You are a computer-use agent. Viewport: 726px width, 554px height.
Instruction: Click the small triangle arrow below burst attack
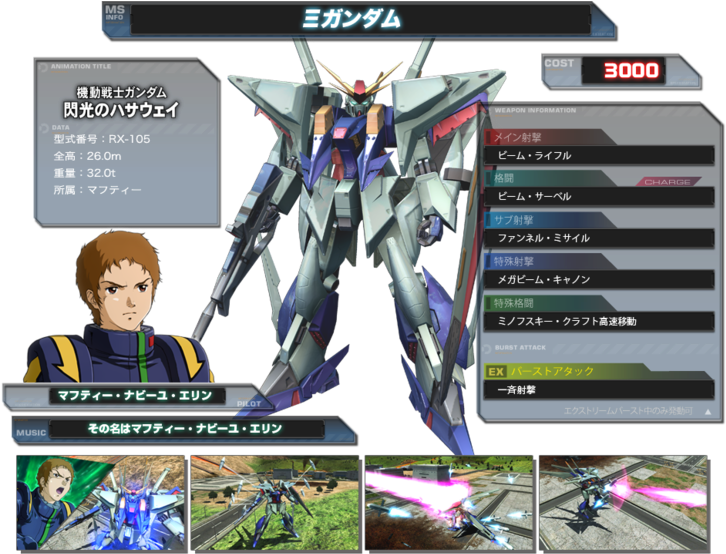point(708,411)
